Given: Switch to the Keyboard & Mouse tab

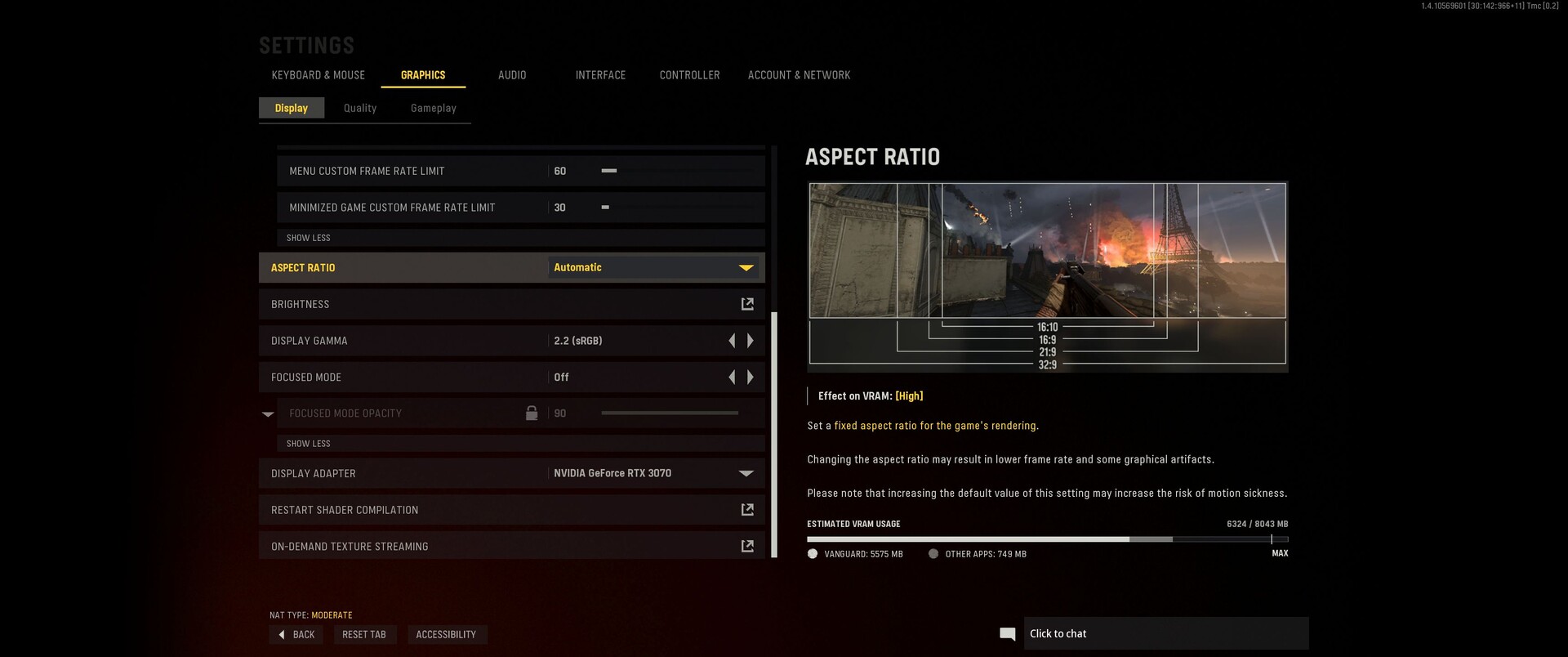Looking at the screenshot, I should pyautogui.click(x=318, y=75).
